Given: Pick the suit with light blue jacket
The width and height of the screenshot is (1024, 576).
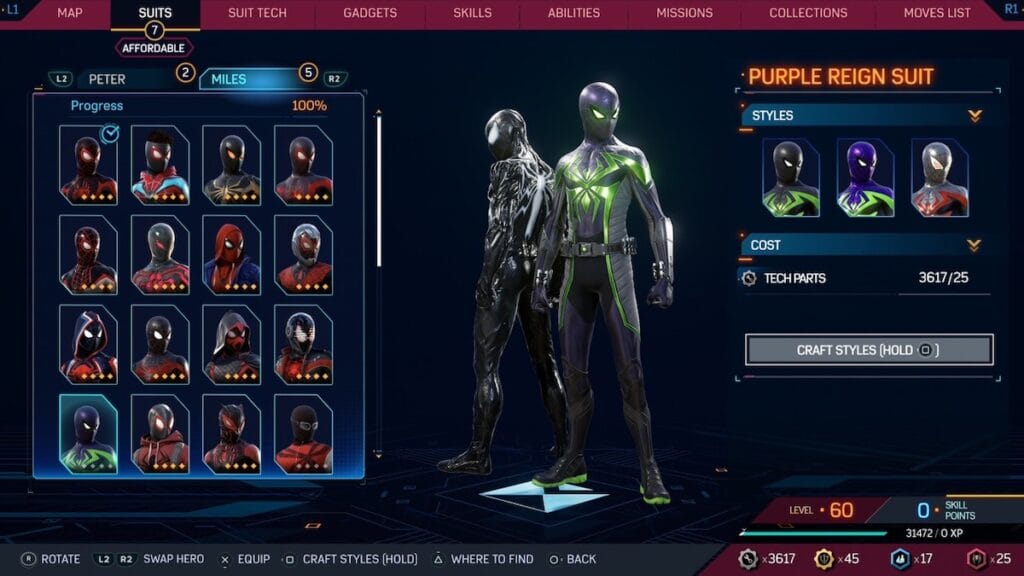Looking at the screenshot, I should pyautogui.click(x=160, y=165).
